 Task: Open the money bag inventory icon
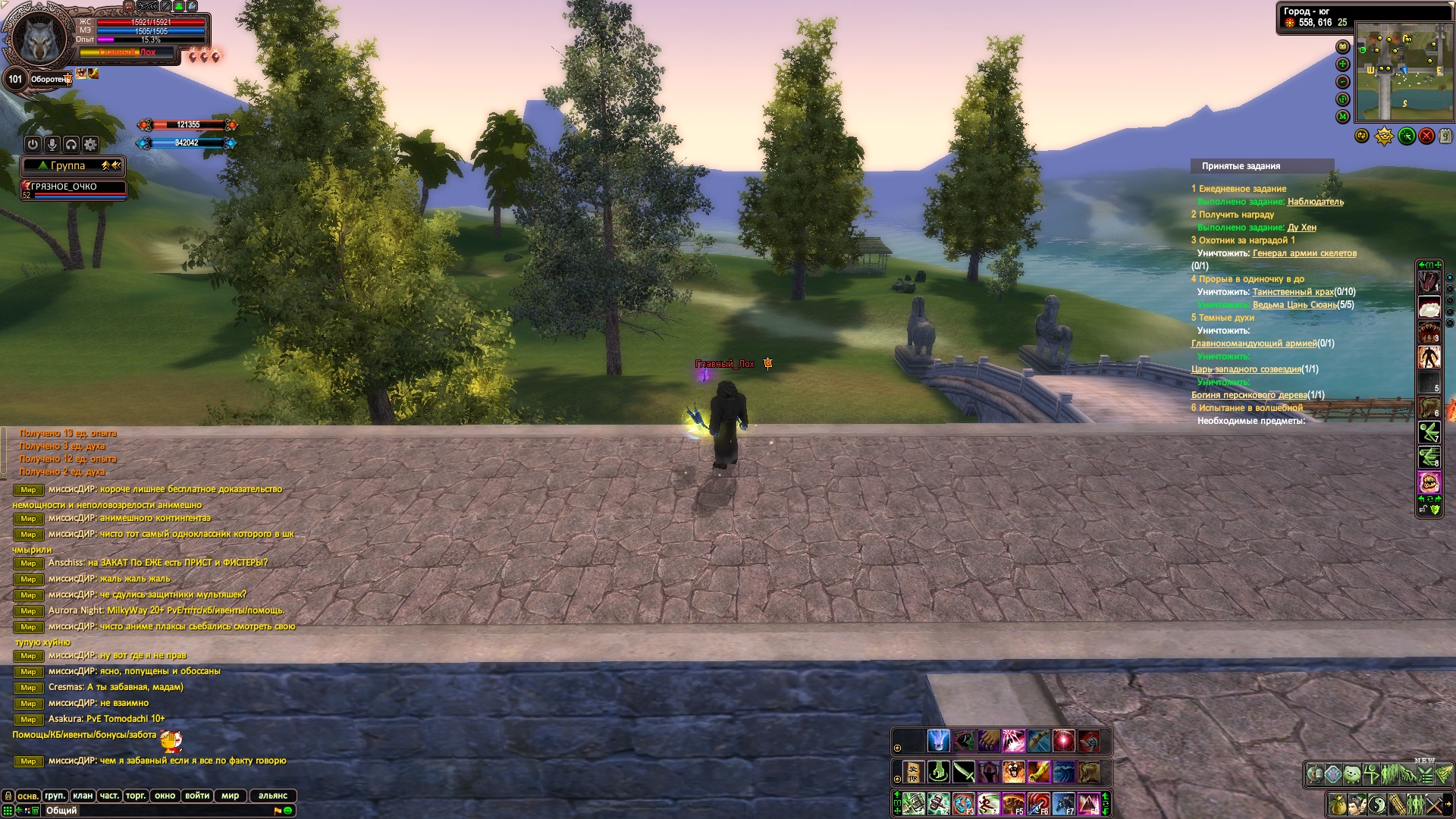click(1337, 805)
